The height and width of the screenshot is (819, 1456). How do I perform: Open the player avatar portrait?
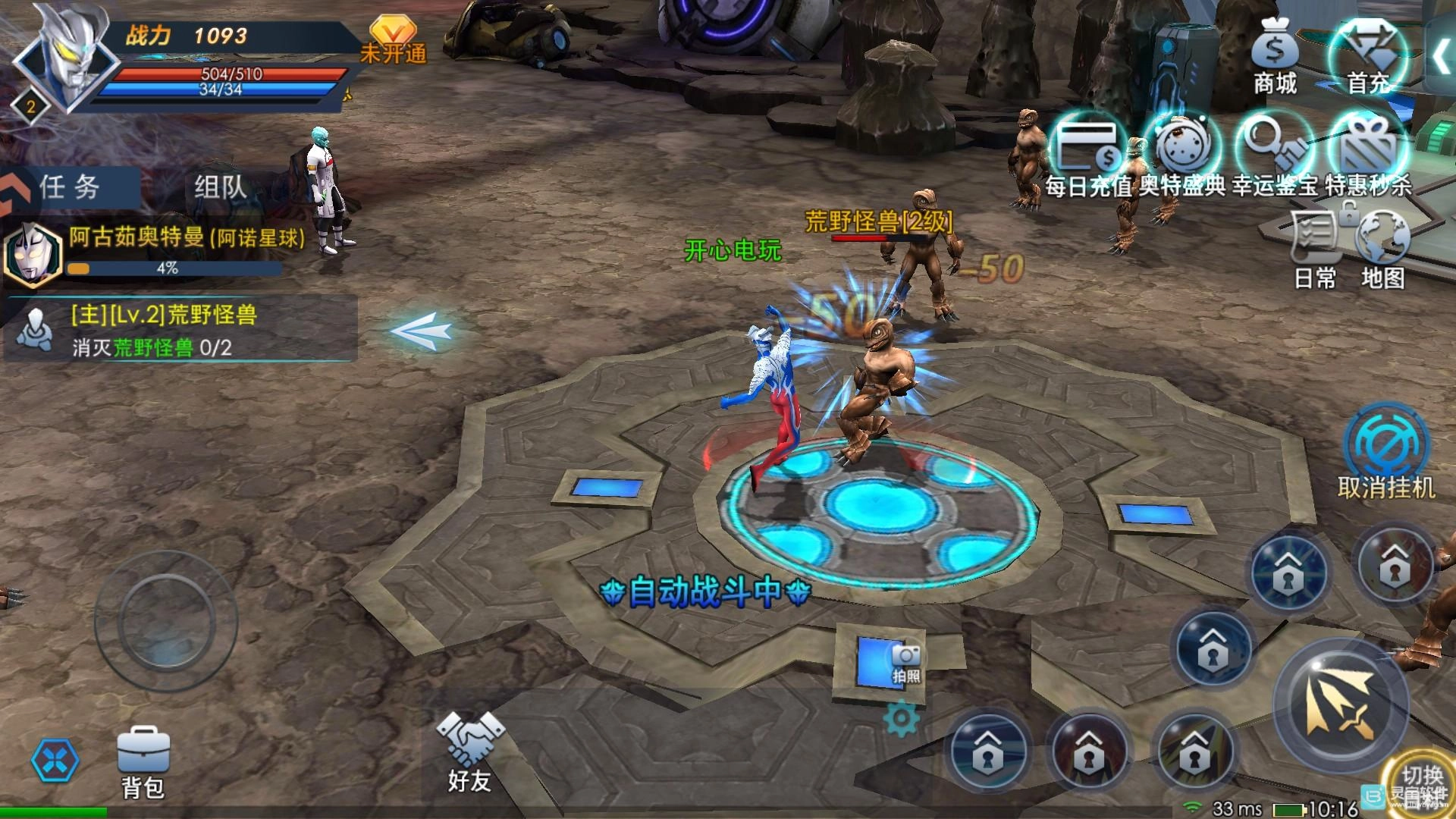click(x=59, y=57)
